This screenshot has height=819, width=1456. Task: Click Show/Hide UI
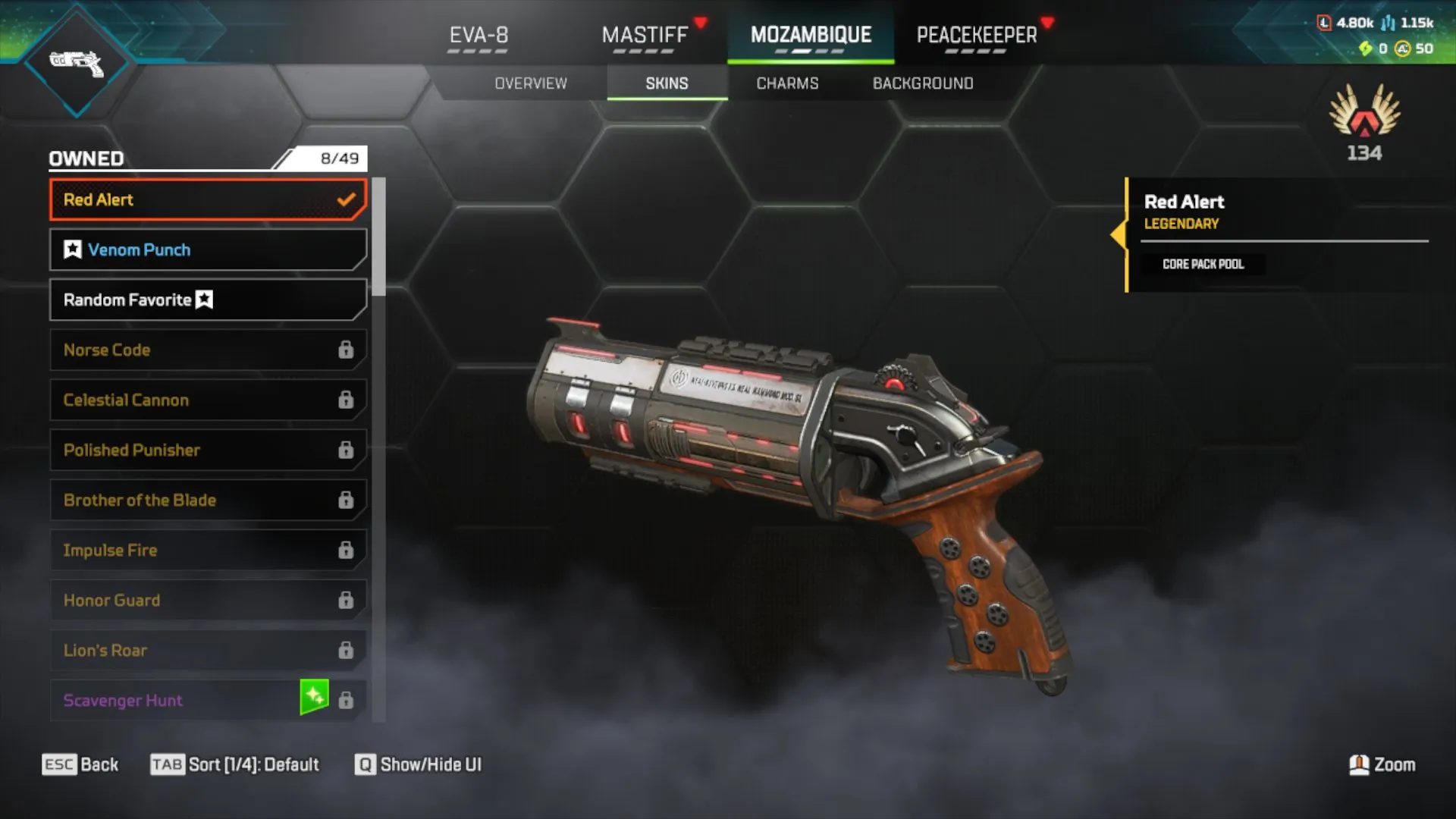[417, 764]
